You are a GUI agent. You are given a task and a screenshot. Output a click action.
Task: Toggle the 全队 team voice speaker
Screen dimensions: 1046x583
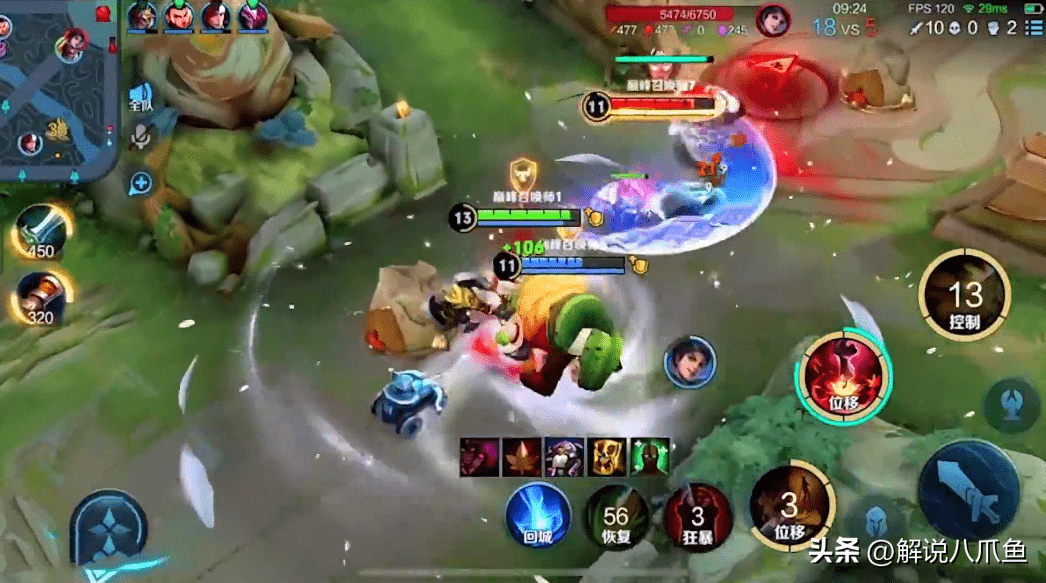[x=141, y=96]
